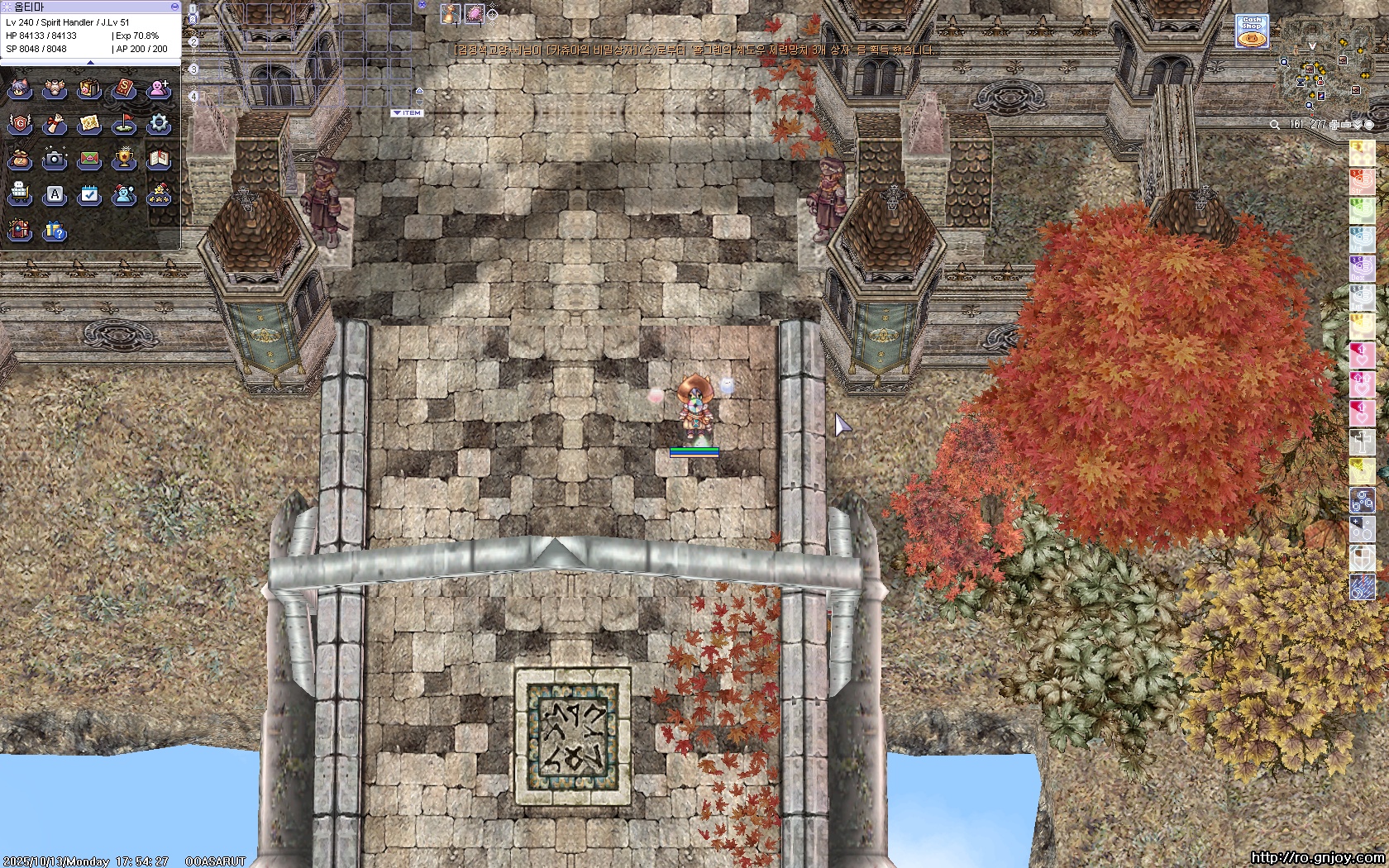Open the shopping cart icon
The image size is (1389, 868).
click(x=20, y=194)
